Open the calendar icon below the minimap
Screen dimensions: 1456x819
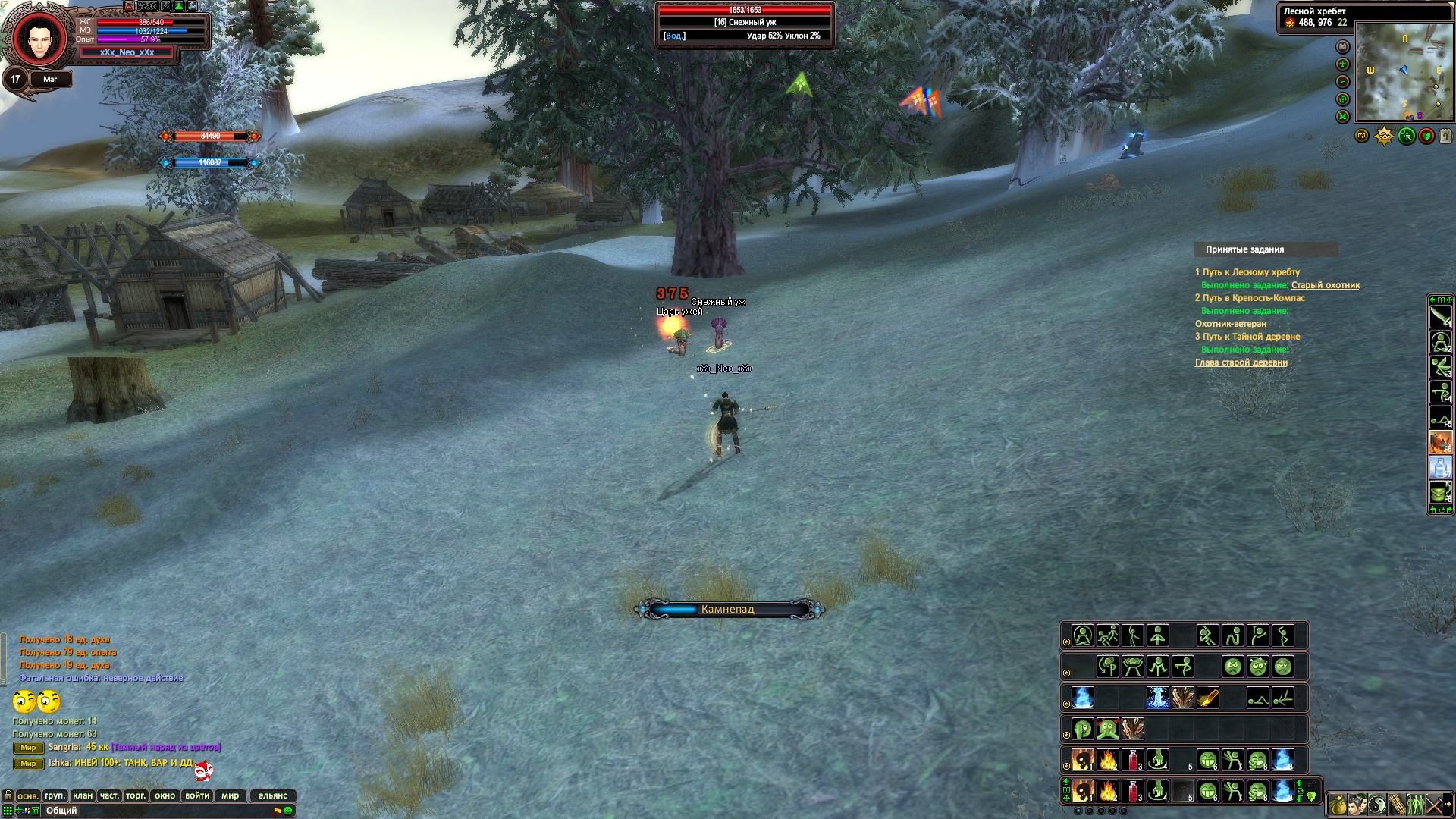click(x=1445, y=136)
